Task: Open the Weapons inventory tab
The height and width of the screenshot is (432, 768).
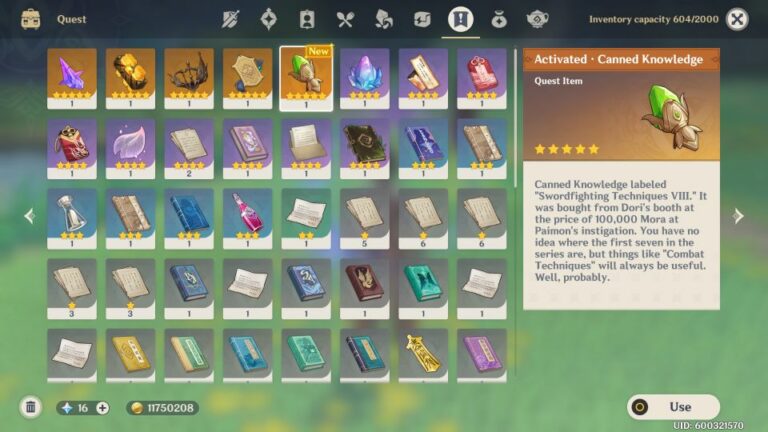Action: tap(231, 19)
